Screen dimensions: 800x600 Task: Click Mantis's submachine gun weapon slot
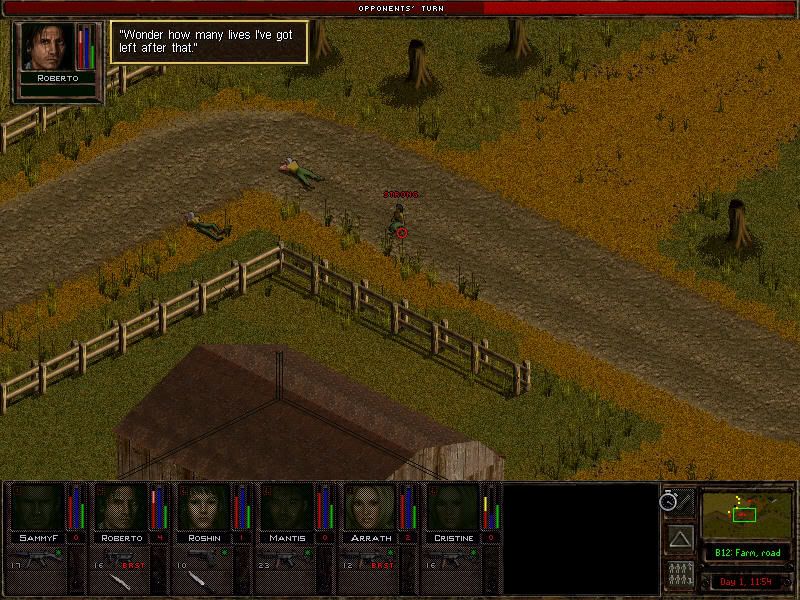coord(286,555)
